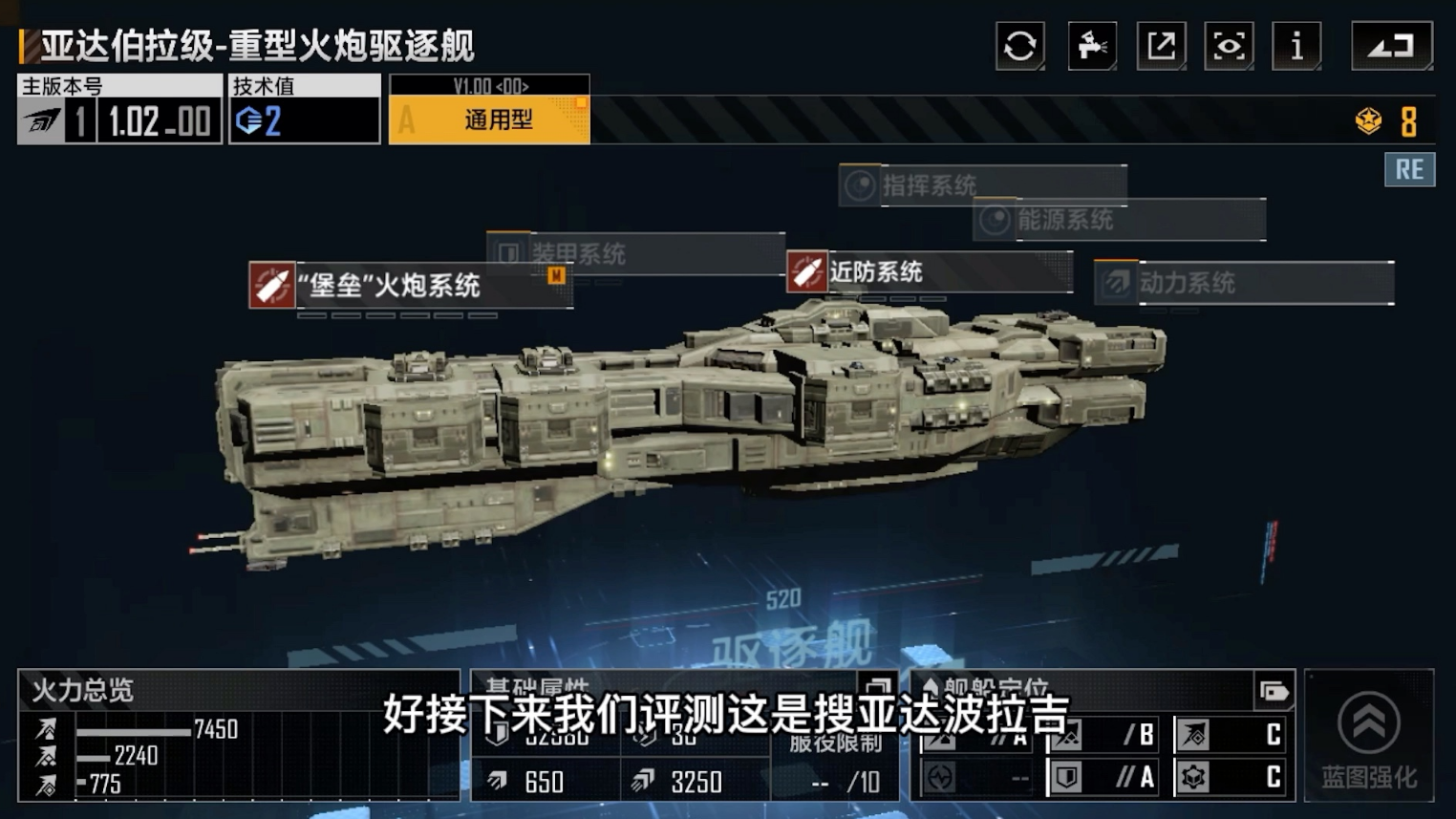Image resolution: width=1456 pixels, height=819 pixels.
Task: Open the 技术值 tech points box
Action: pos(304,110)
